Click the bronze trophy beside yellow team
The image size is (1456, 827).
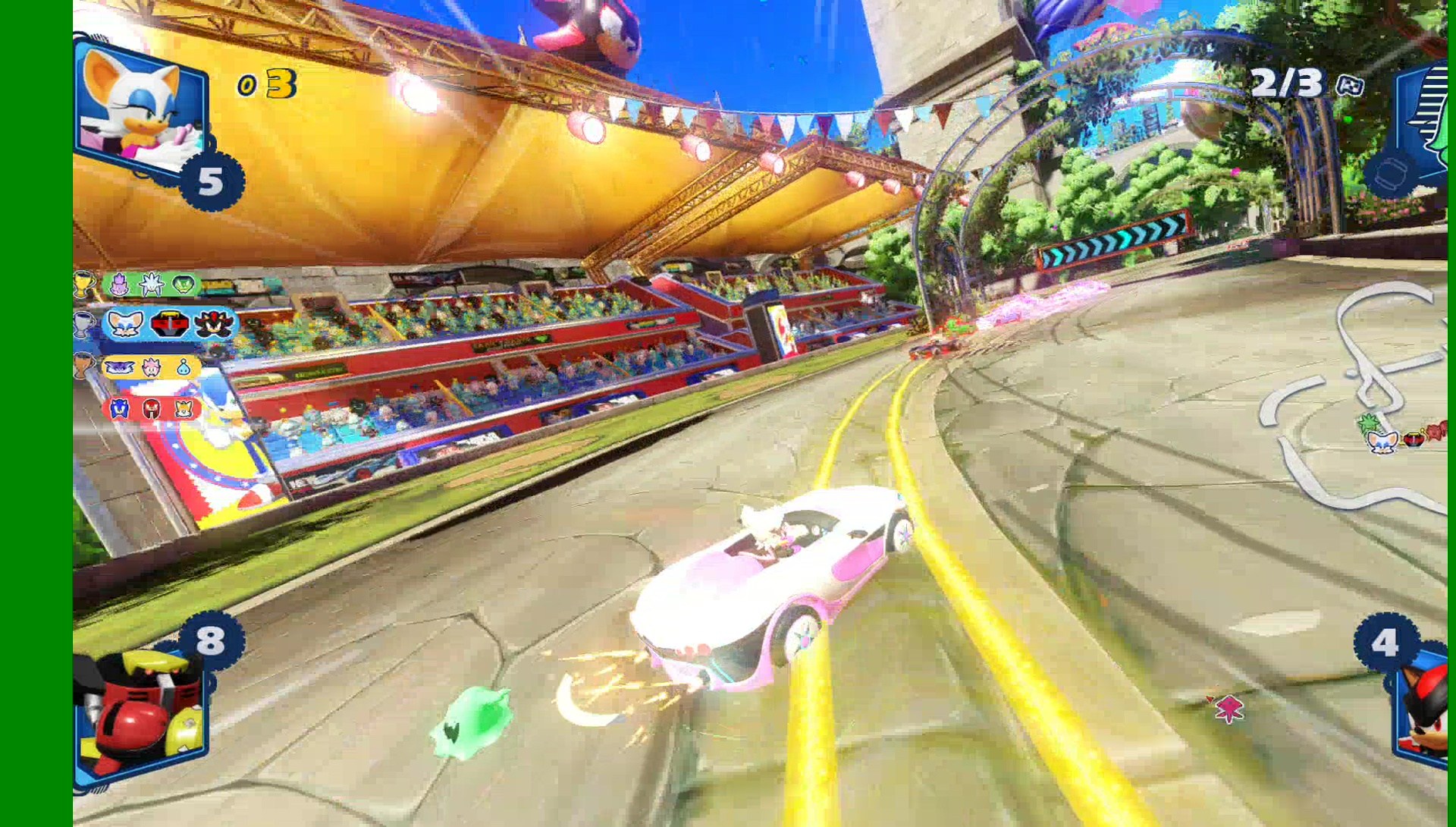[x=83, y=365]
